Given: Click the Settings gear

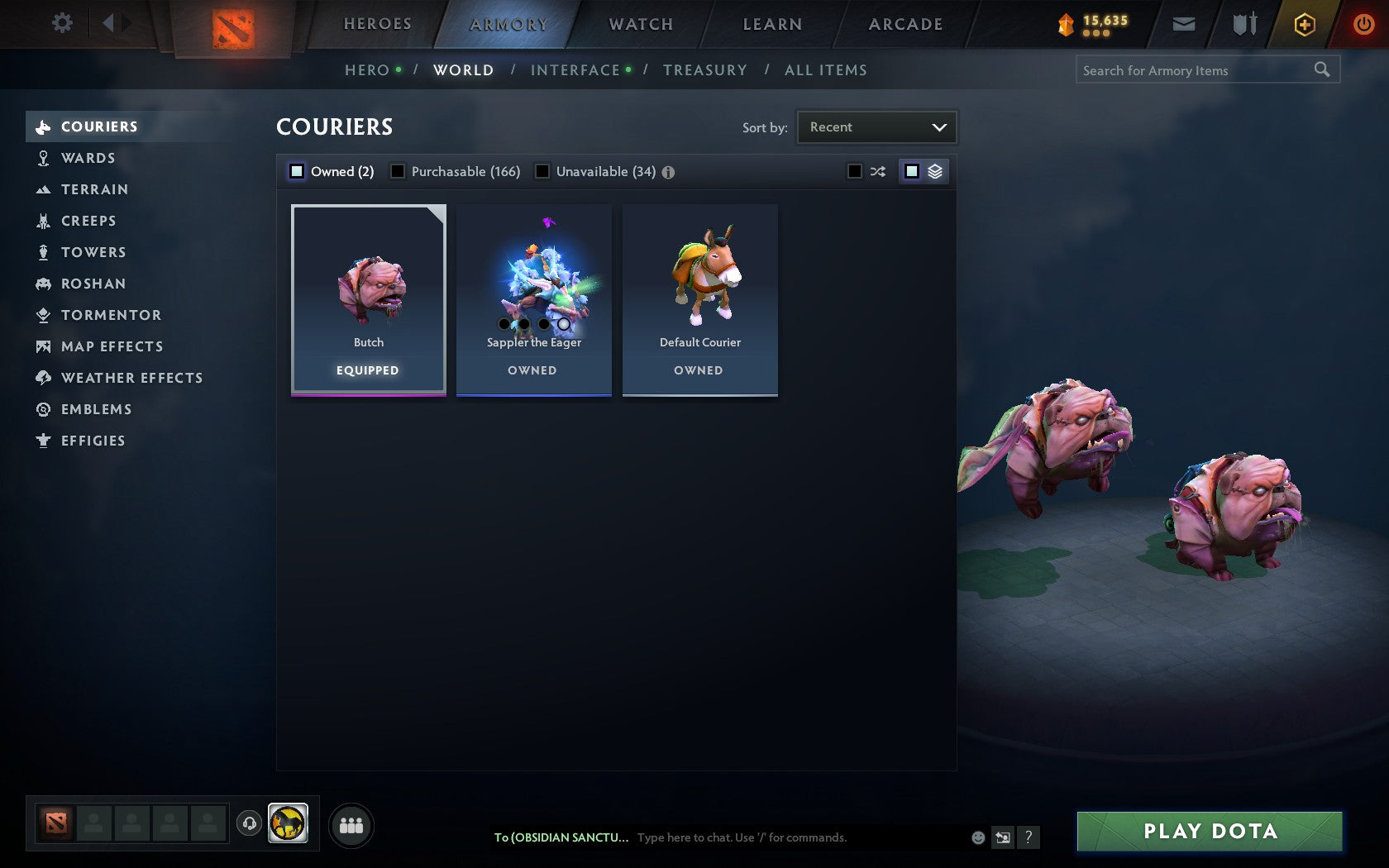Looking at the screenshot, I should (60, 23).
